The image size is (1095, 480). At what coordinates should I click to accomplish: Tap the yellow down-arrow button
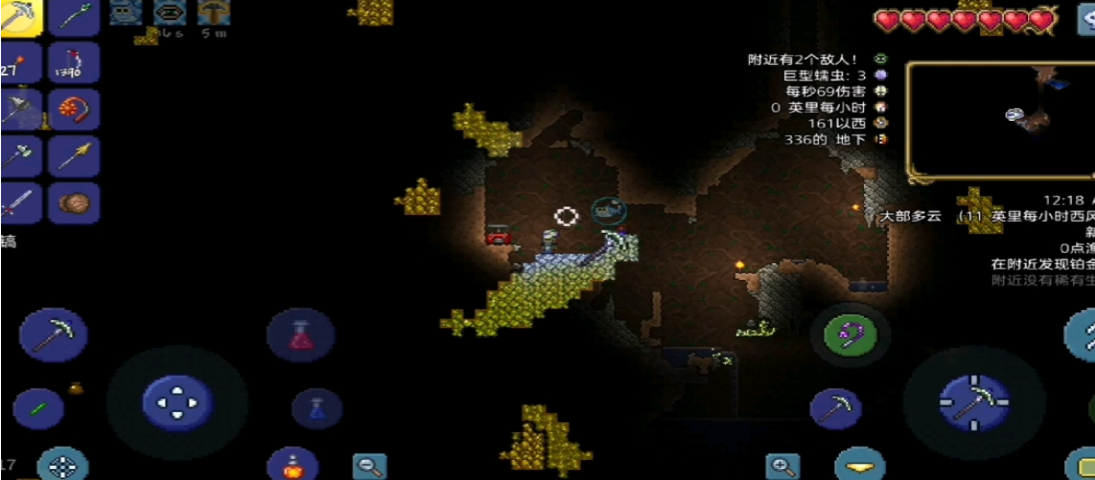[860, 467]
